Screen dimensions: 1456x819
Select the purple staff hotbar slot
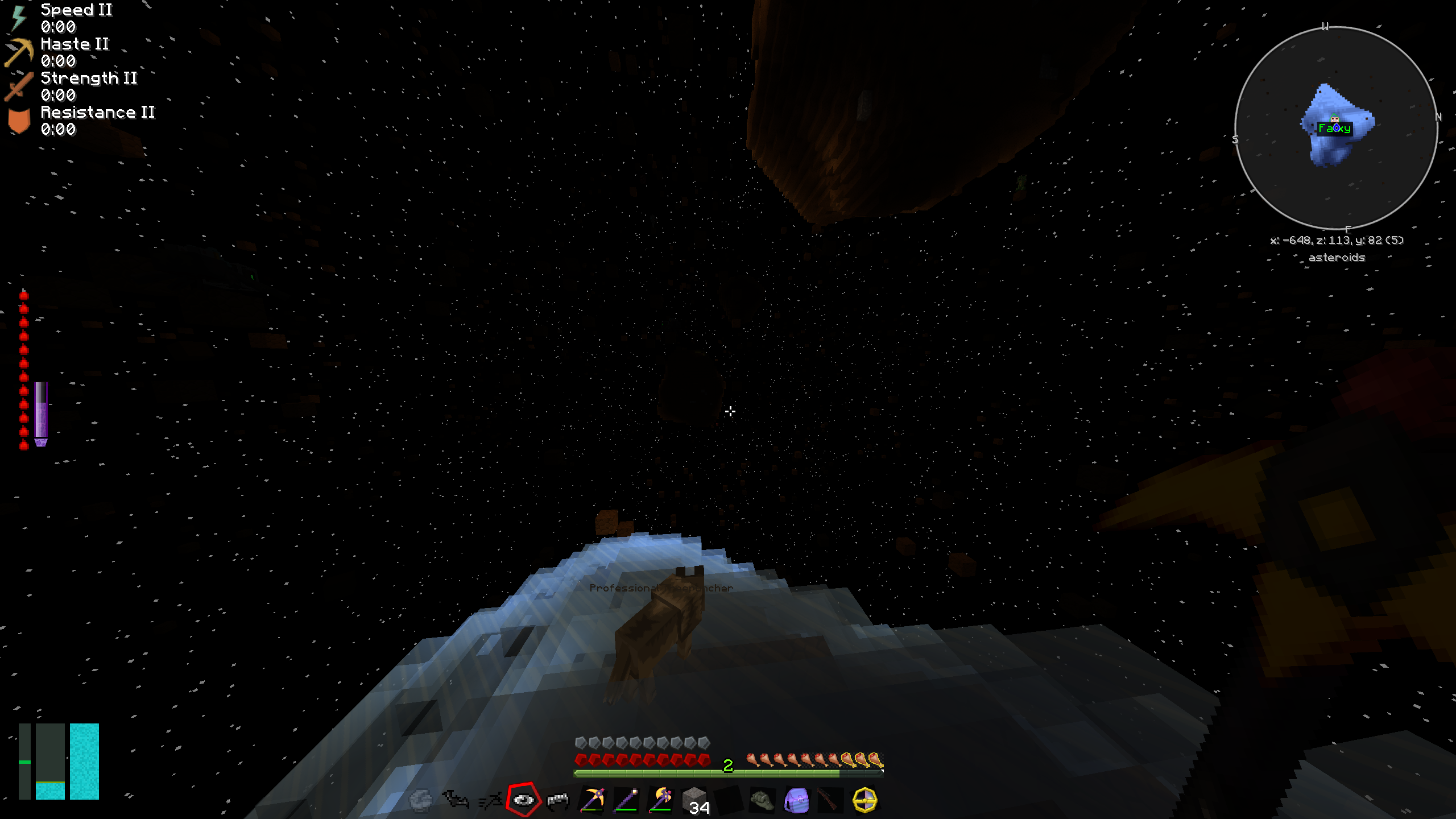[626, 800]
